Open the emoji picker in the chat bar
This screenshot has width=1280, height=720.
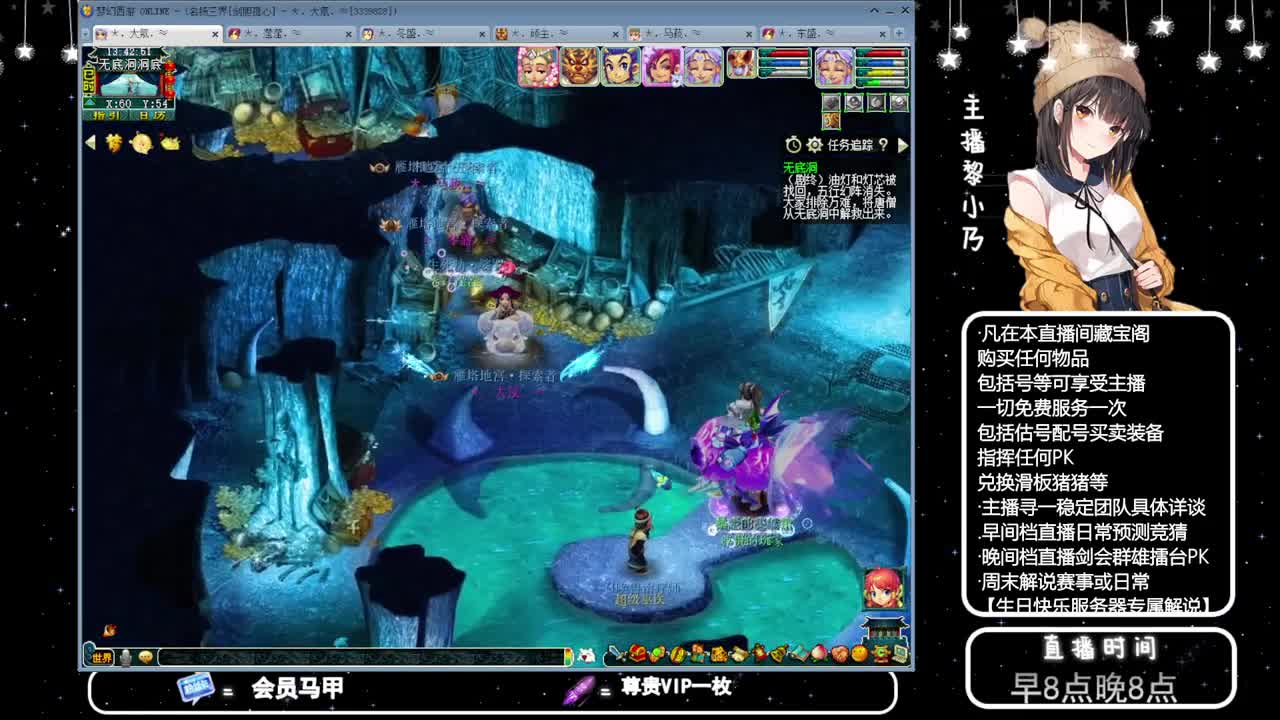146,657
